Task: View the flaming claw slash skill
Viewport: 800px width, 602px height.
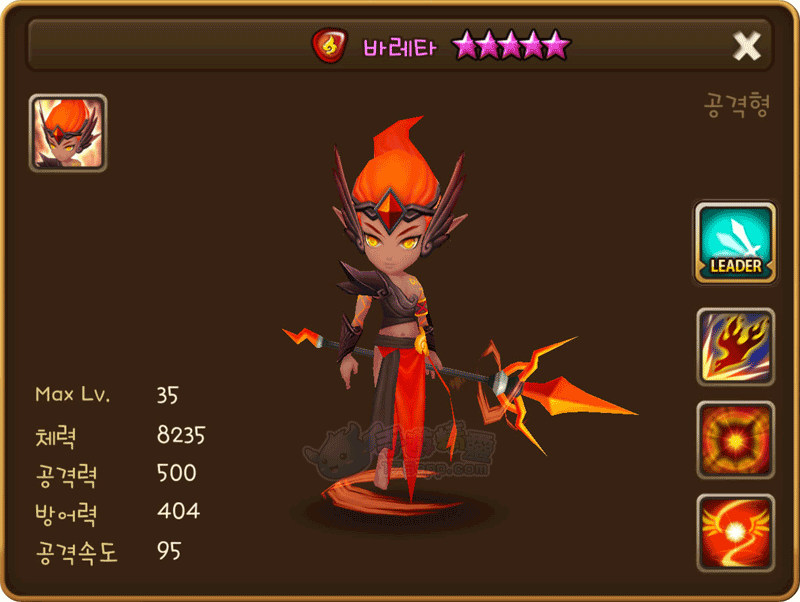Action: point(736,346)
